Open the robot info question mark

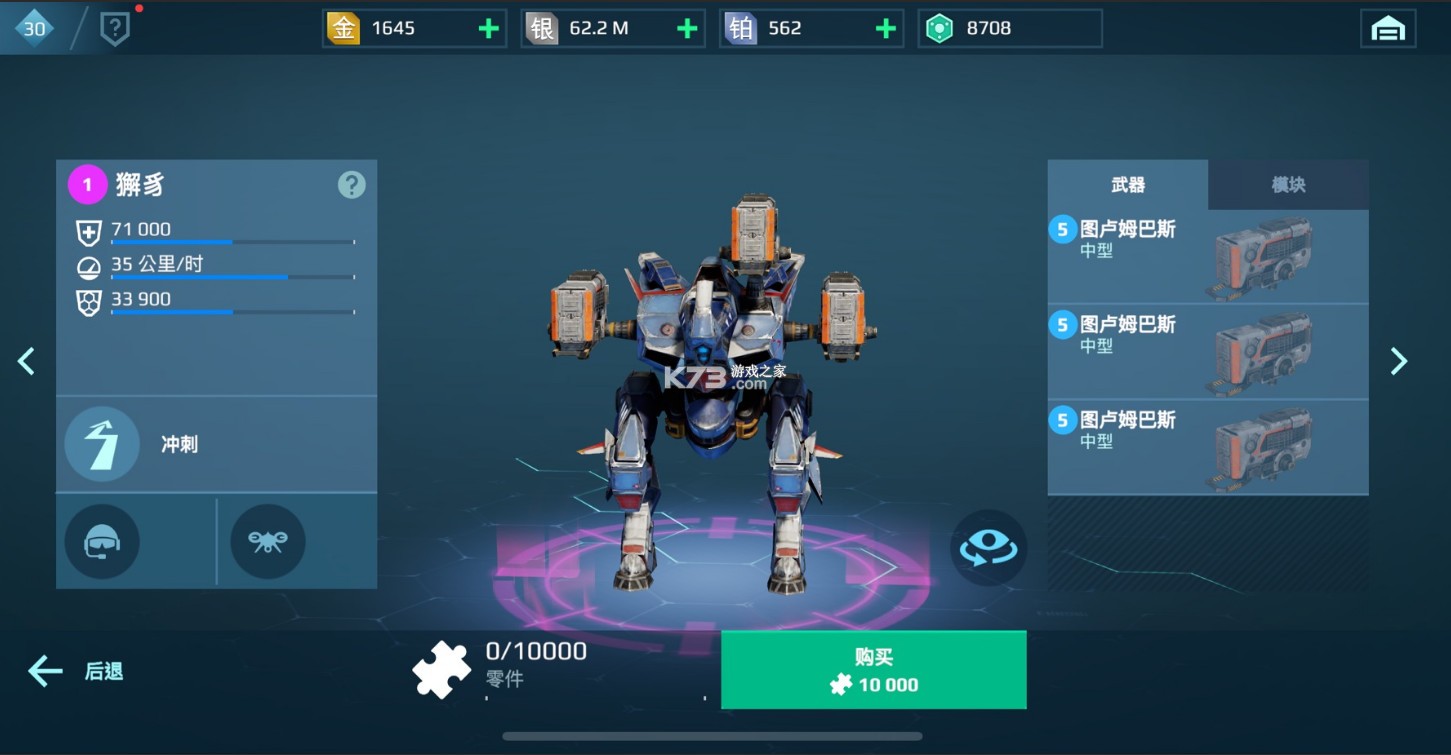click(351, 185)
